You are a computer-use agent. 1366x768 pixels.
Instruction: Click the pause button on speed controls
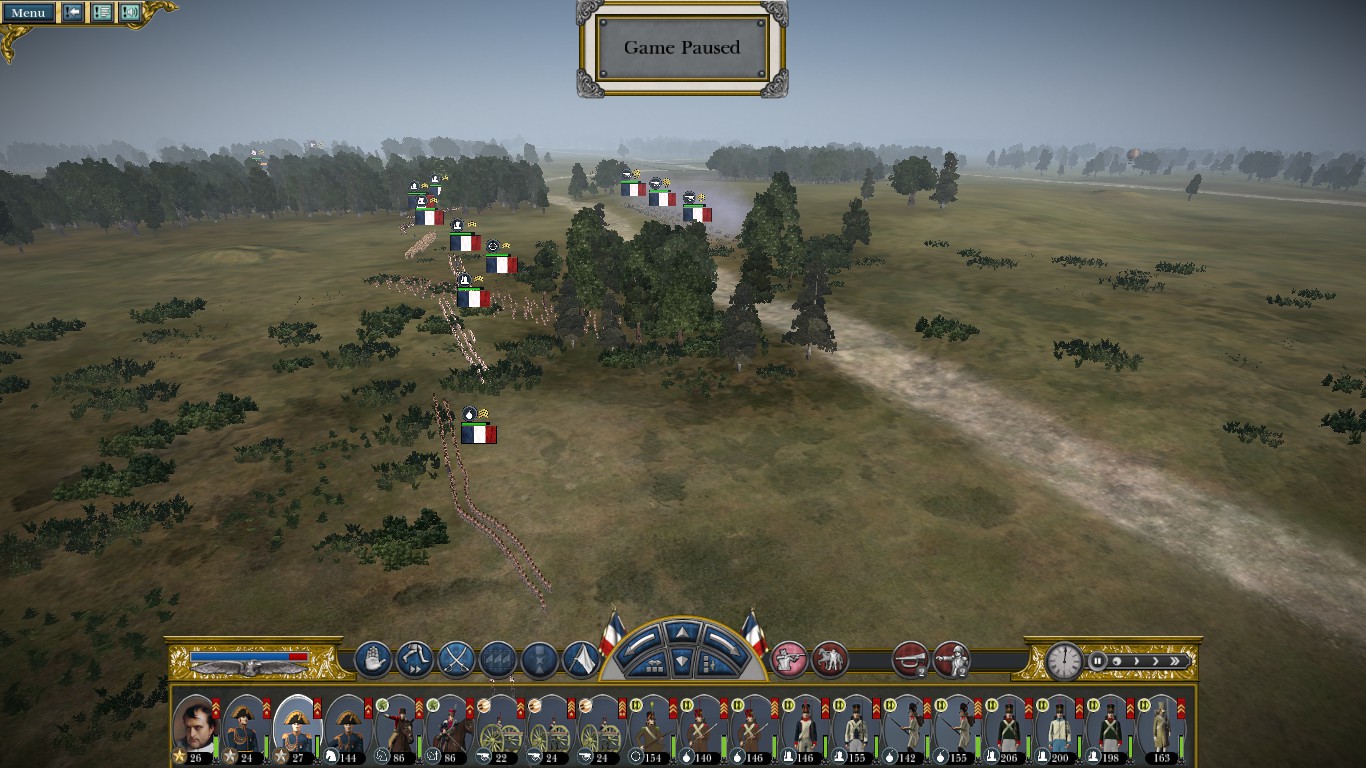(1098, 661)
